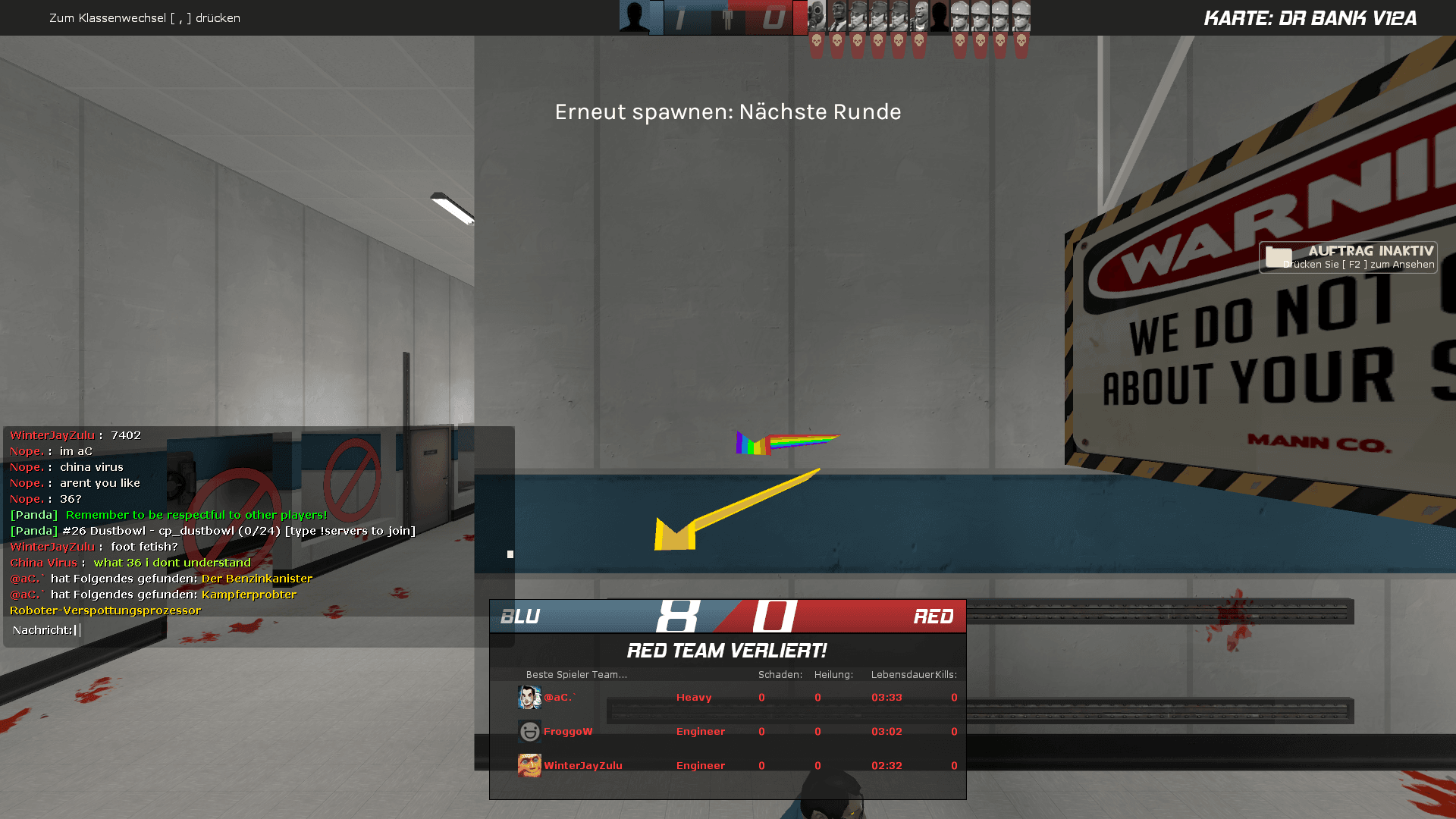The image size is (1456, 819).
Task: Select FroggoW's row in the results panel
Action: (728, 732)
